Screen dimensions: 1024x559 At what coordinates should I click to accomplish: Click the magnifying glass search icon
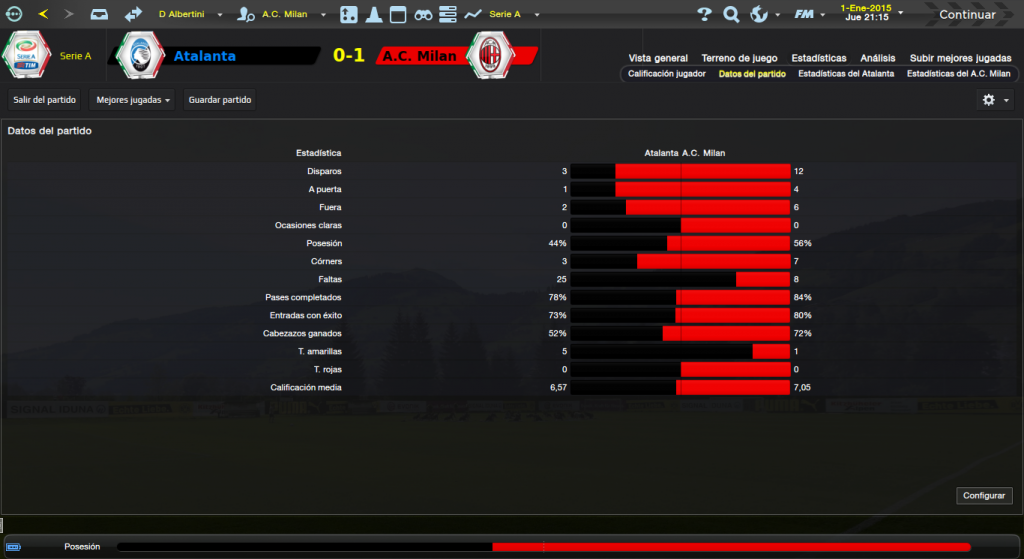coord(731,14)
